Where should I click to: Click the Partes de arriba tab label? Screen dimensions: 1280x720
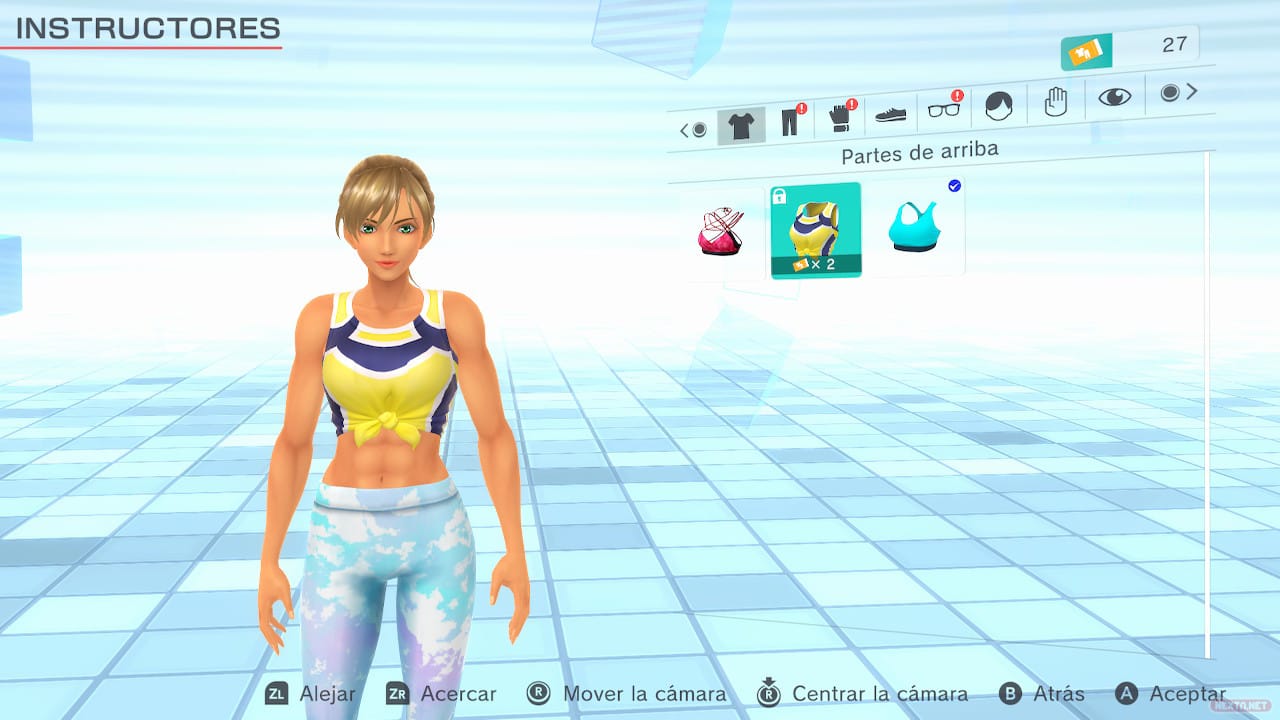[920, 153]
